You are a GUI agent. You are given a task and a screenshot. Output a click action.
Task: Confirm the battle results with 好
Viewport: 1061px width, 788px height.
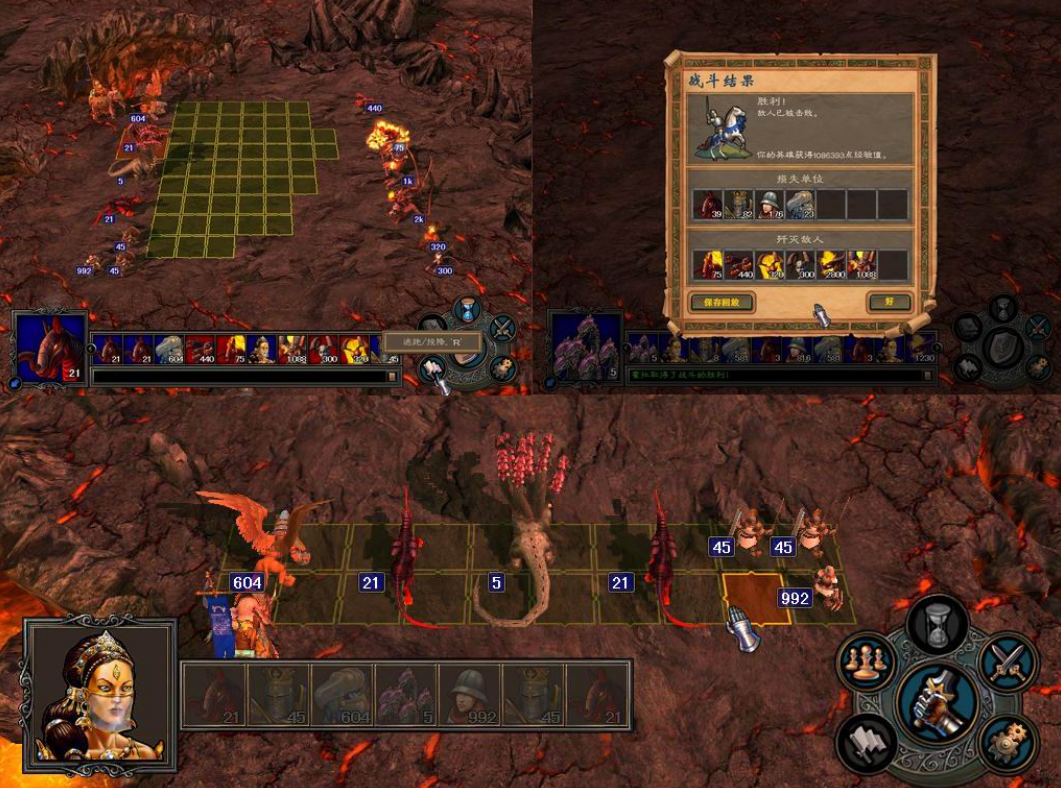tap(890, 301)
